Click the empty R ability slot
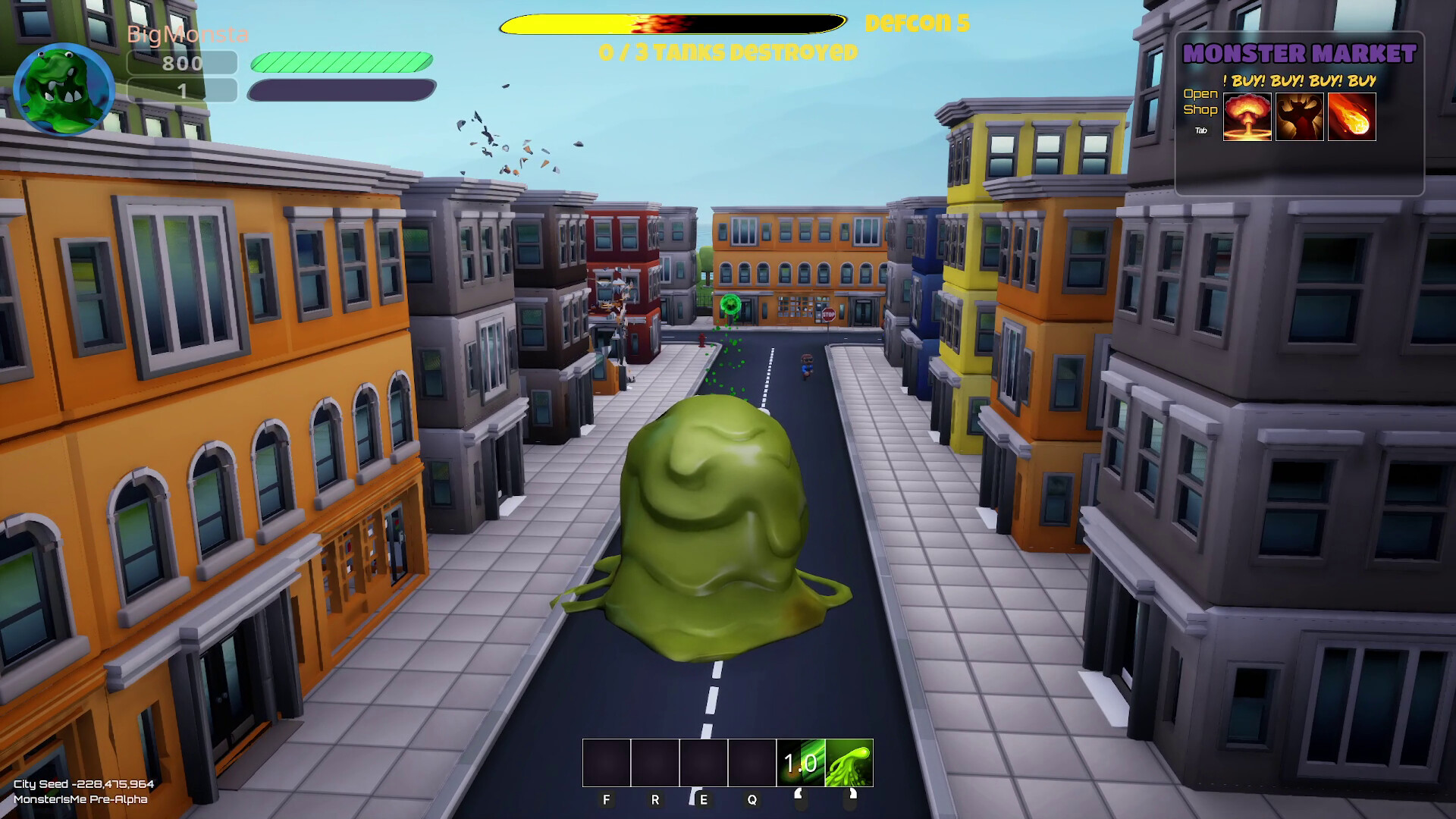Image resolution: width=1456 pixels, height=819 pixels. click(655, 764)
